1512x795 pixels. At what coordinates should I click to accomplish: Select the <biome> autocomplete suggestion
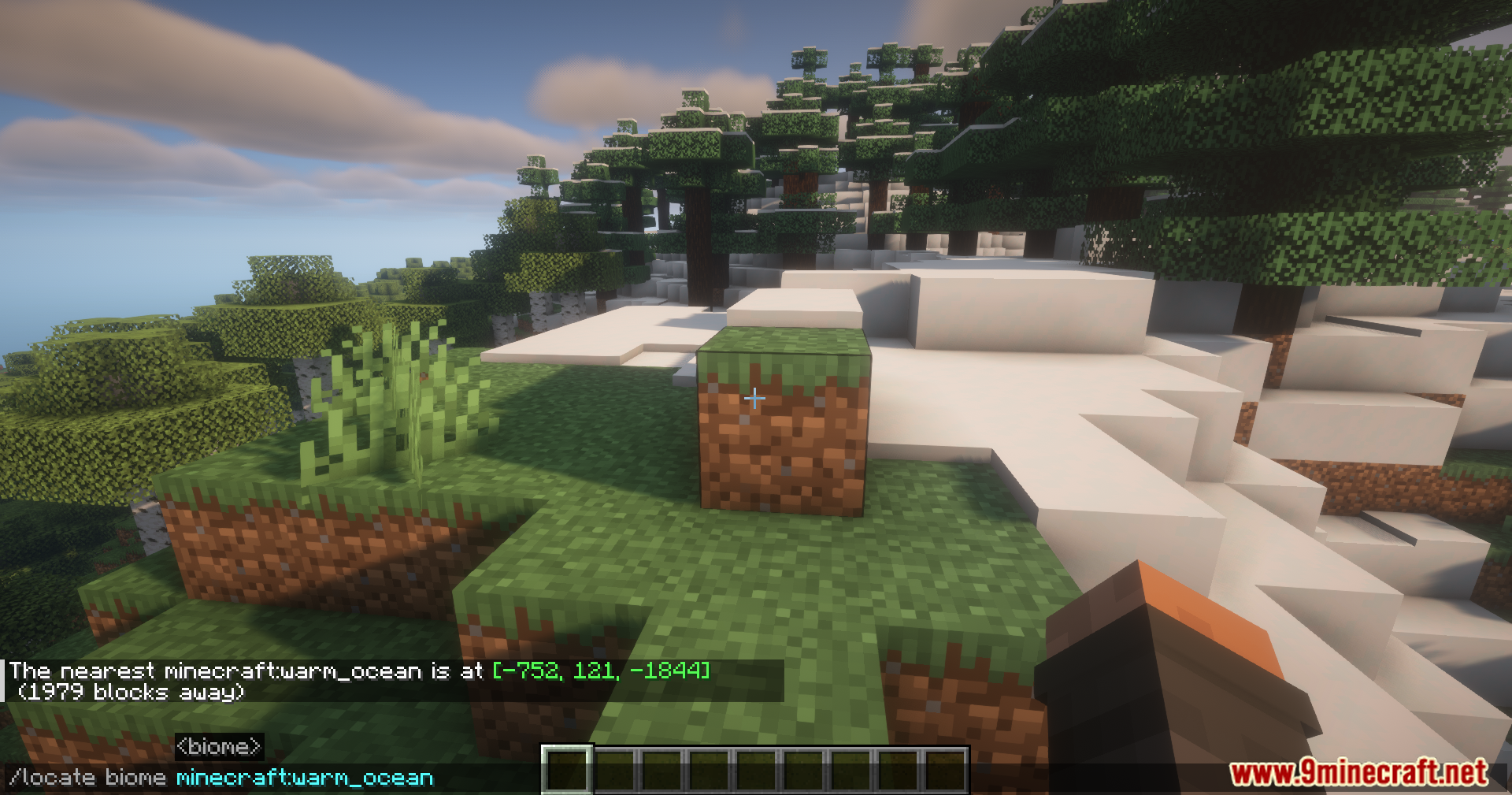[x=219, y=747]
